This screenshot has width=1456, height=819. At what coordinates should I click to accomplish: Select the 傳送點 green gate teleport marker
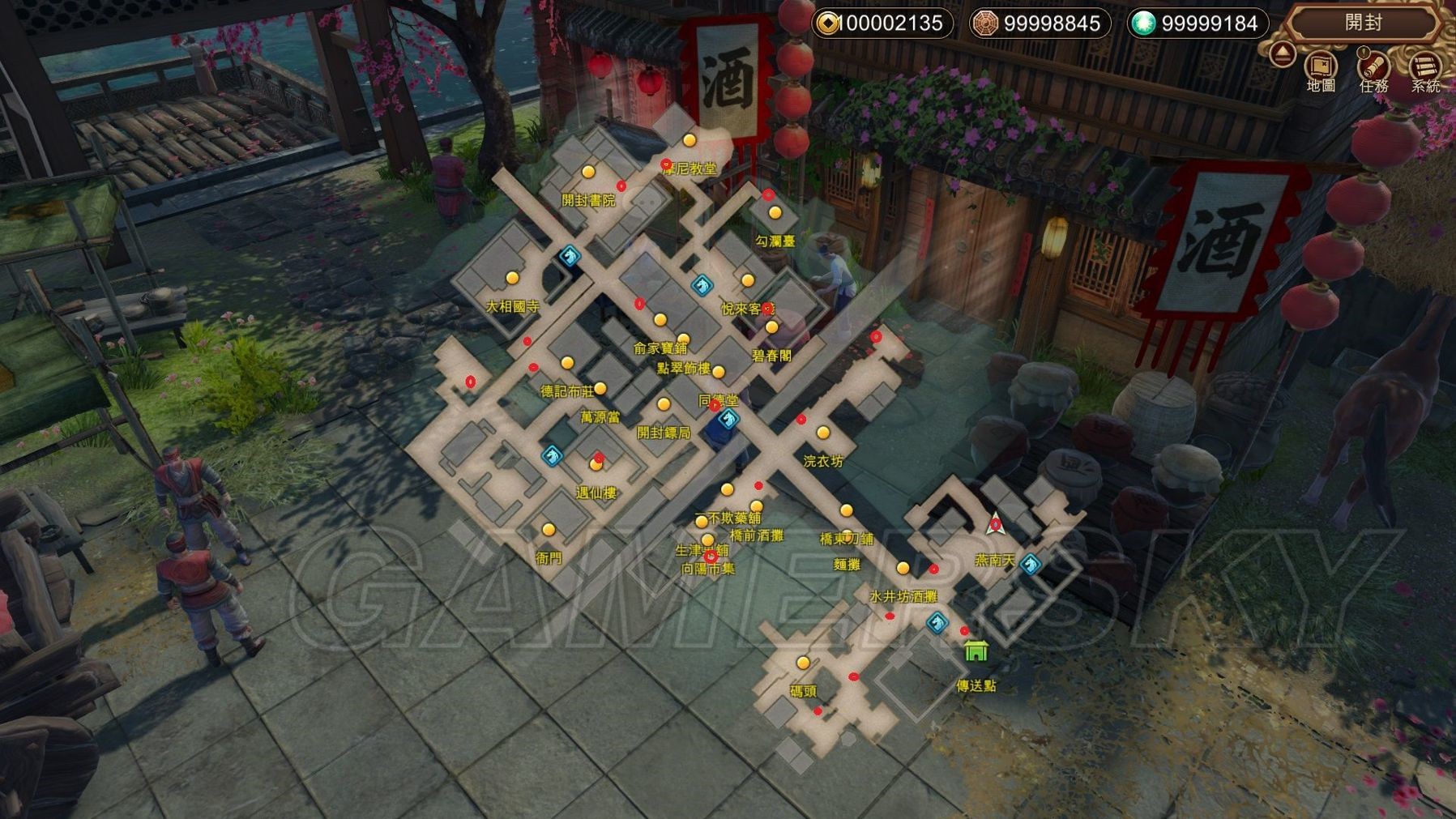(x=976, y=651)
